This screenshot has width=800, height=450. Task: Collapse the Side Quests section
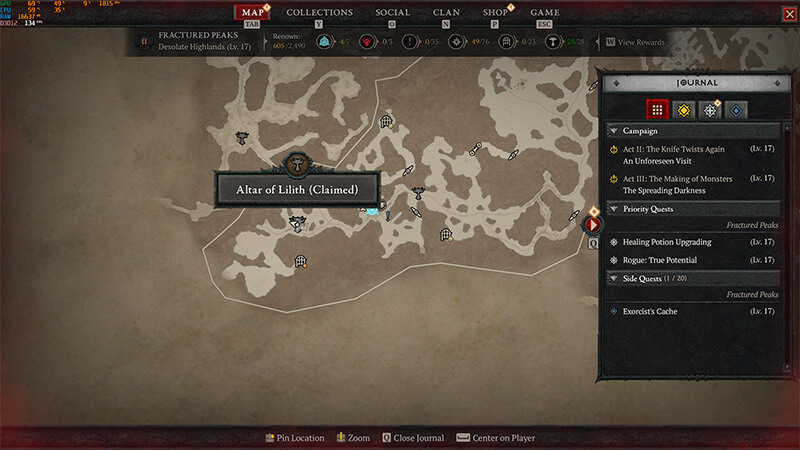[613, 277]
